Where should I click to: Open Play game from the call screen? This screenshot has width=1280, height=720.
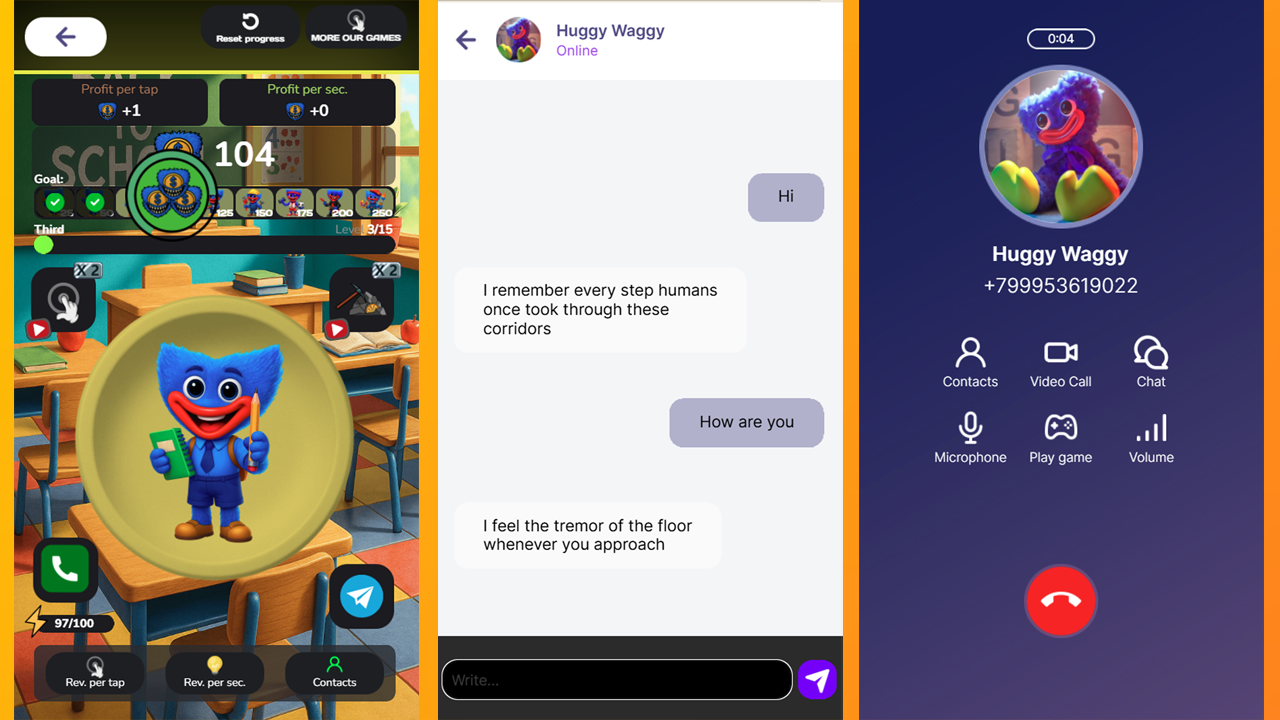coord(1060,437)
